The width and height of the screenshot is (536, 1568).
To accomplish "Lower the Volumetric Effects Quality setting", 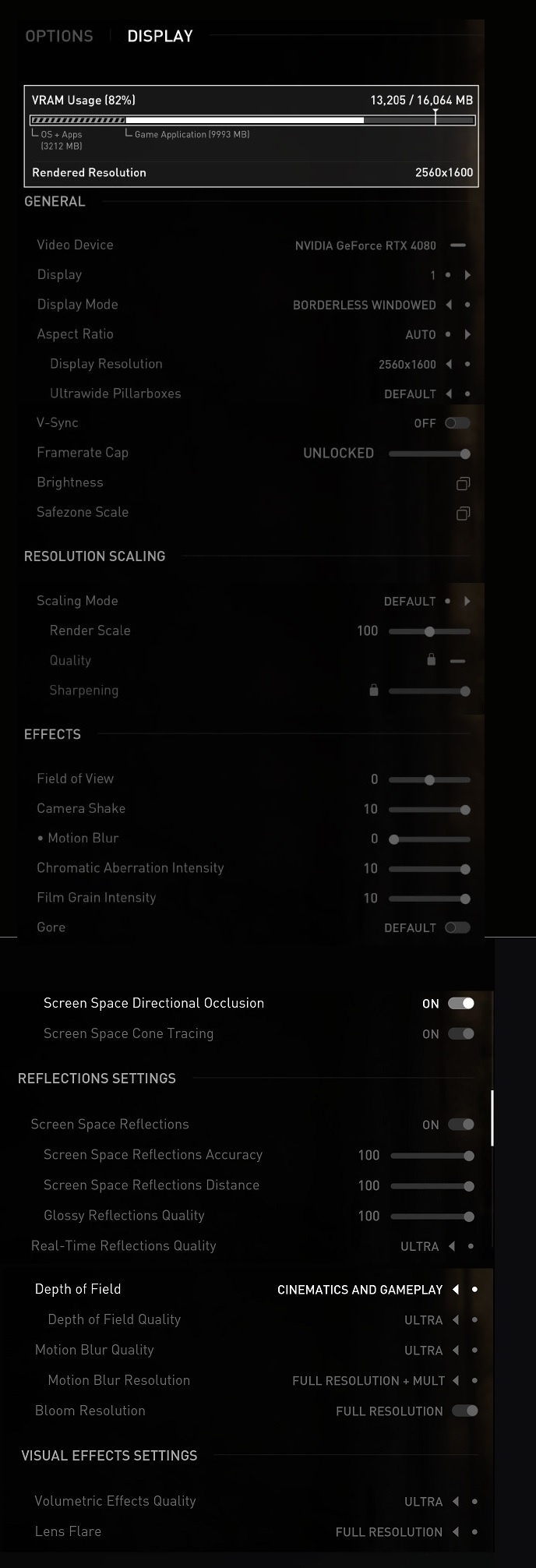I will 456,1501.
